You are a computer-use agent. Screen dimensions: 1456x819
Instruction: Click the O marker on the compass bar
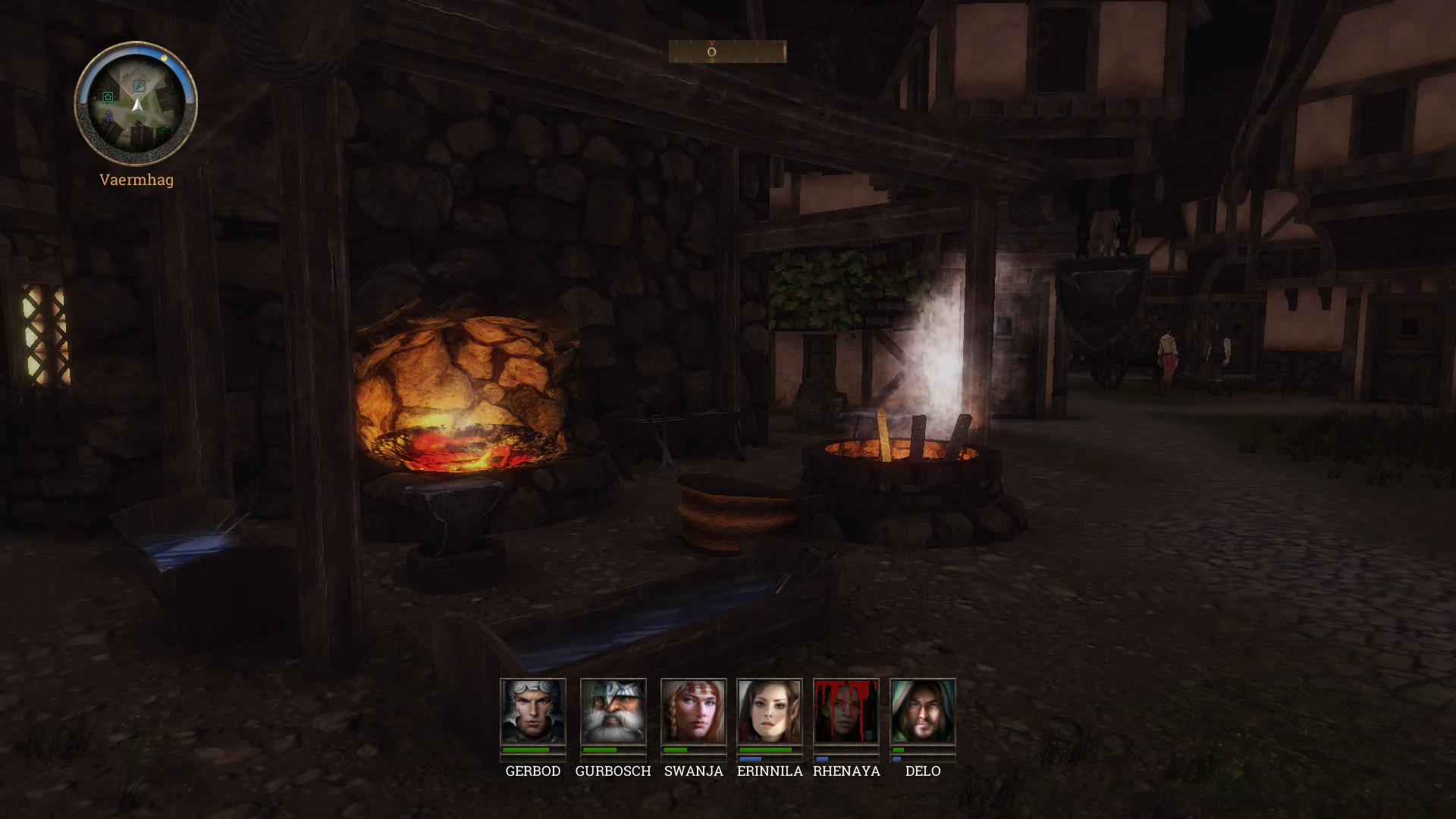(x=711, y=51)
